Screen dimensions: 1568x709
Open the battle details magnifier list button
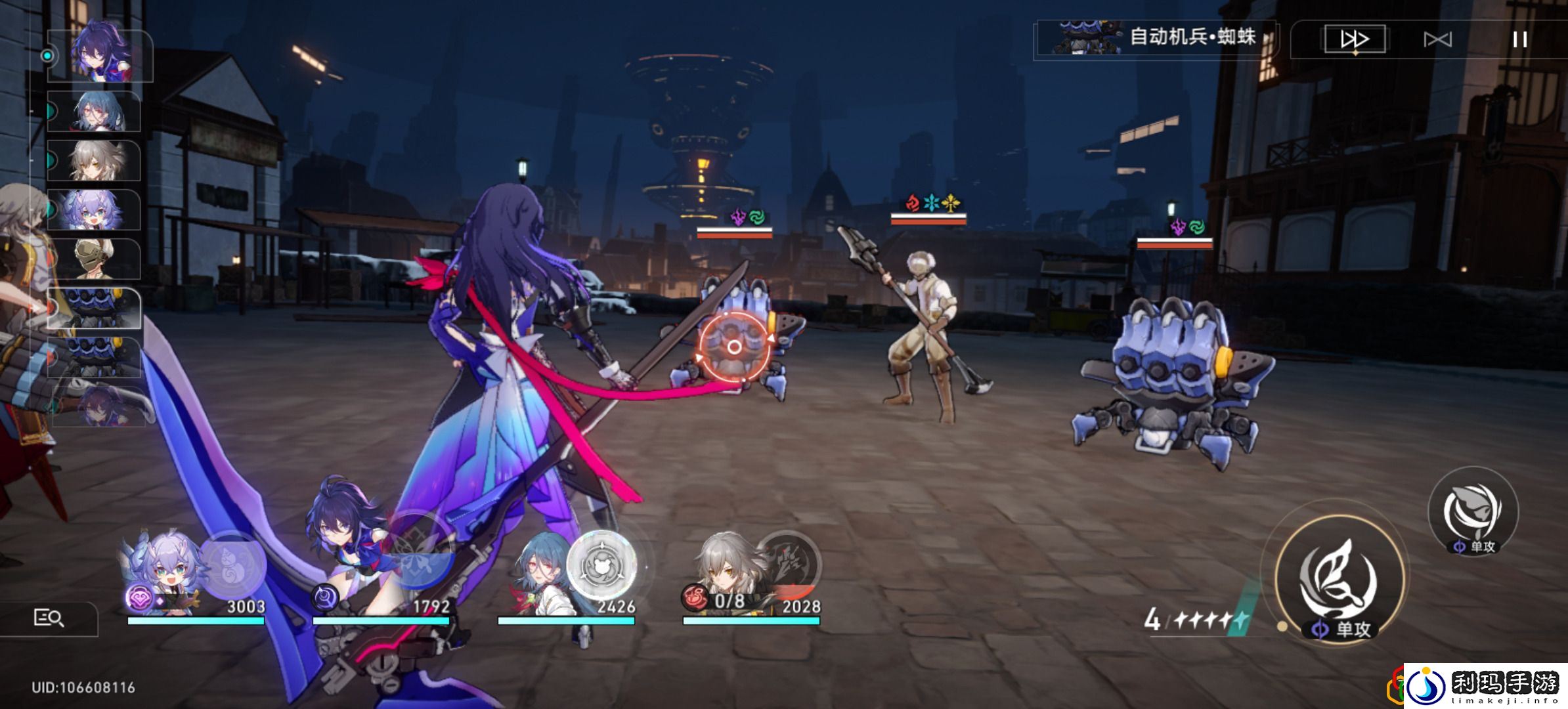(x=49, y=618)
